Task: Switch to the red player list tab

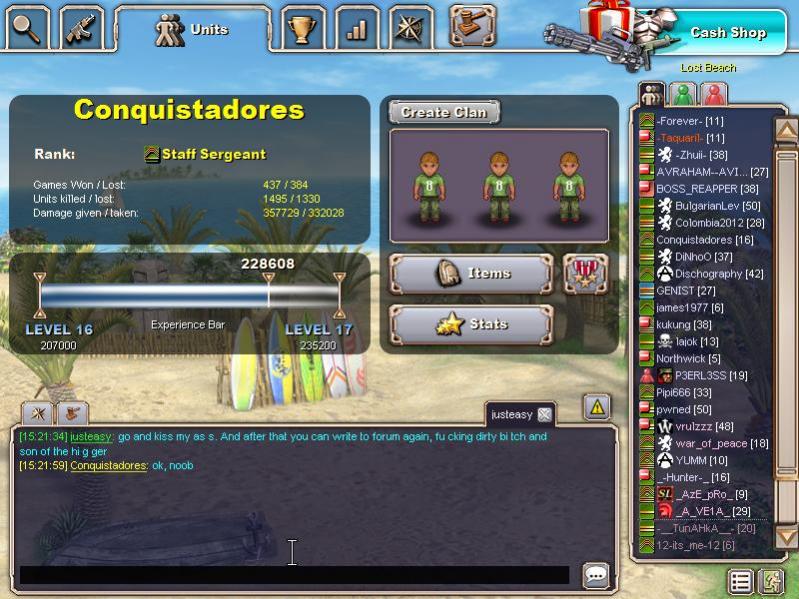Action: pos(714,94)
